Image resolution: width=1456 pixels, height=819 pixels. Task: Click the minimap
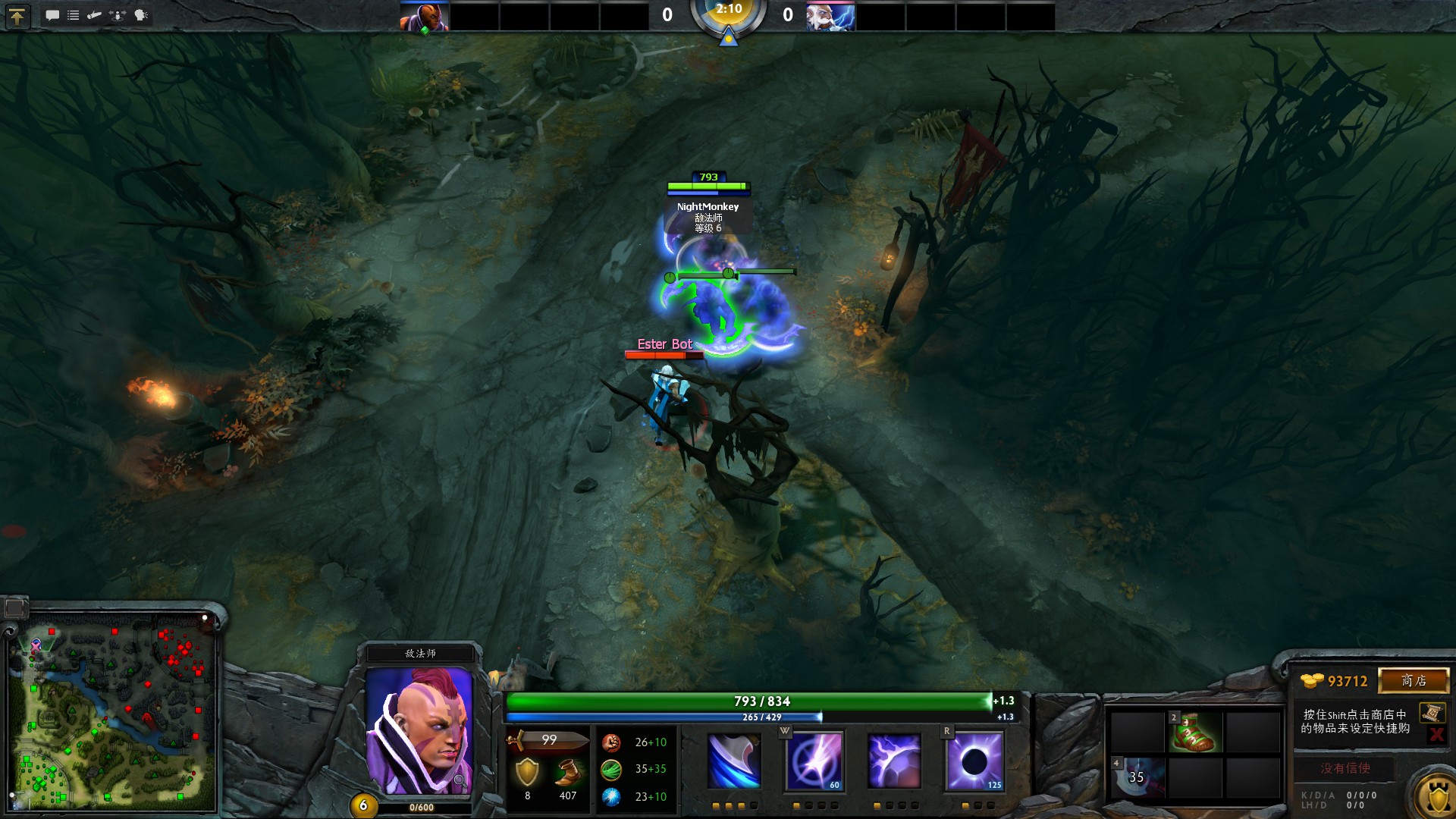click(x=112, y=711)
